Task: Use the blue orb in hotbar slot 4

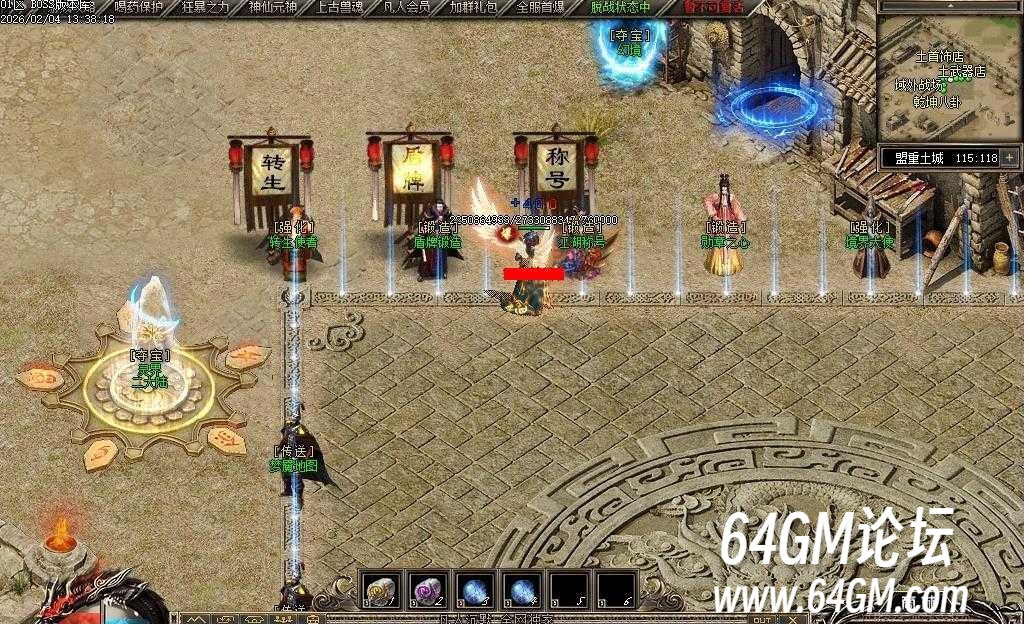Action: pyautogui.click(x=522, y=590)
